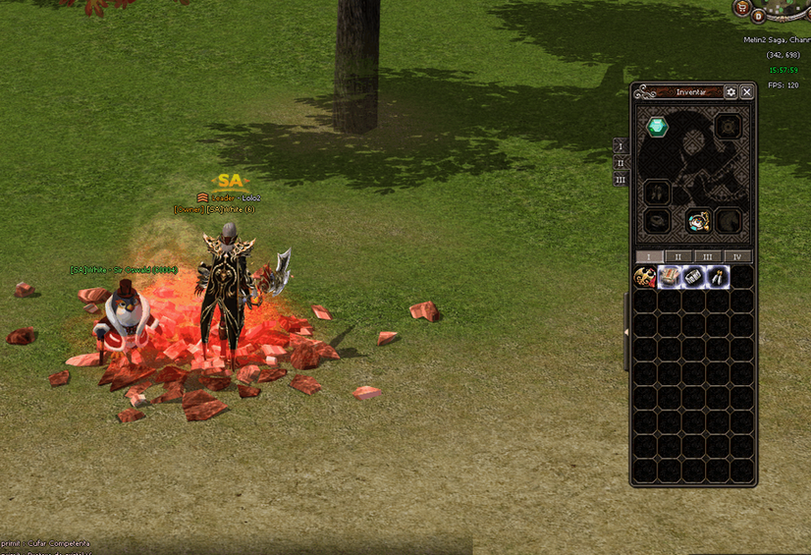
Task: Switch to equipment side tab II
Action: pos(620,162)
